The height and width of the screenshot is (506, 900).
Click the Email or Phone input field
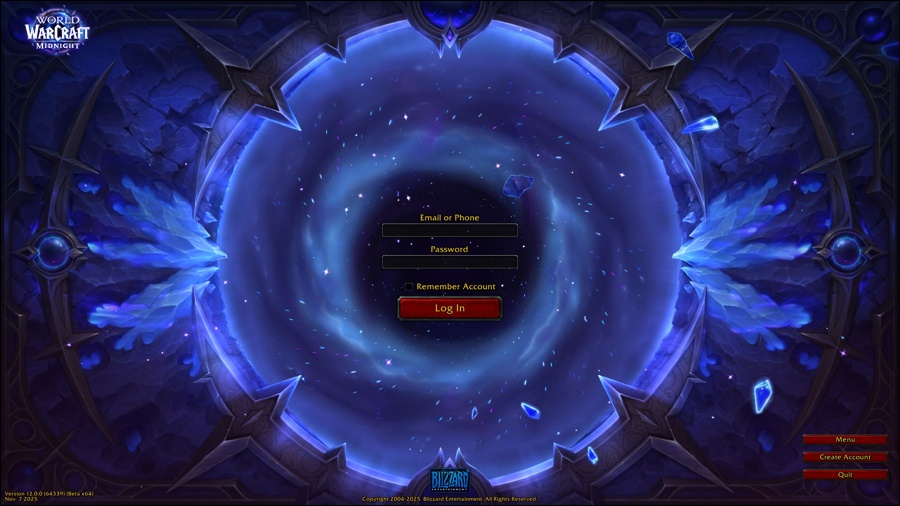pos(449,230)
